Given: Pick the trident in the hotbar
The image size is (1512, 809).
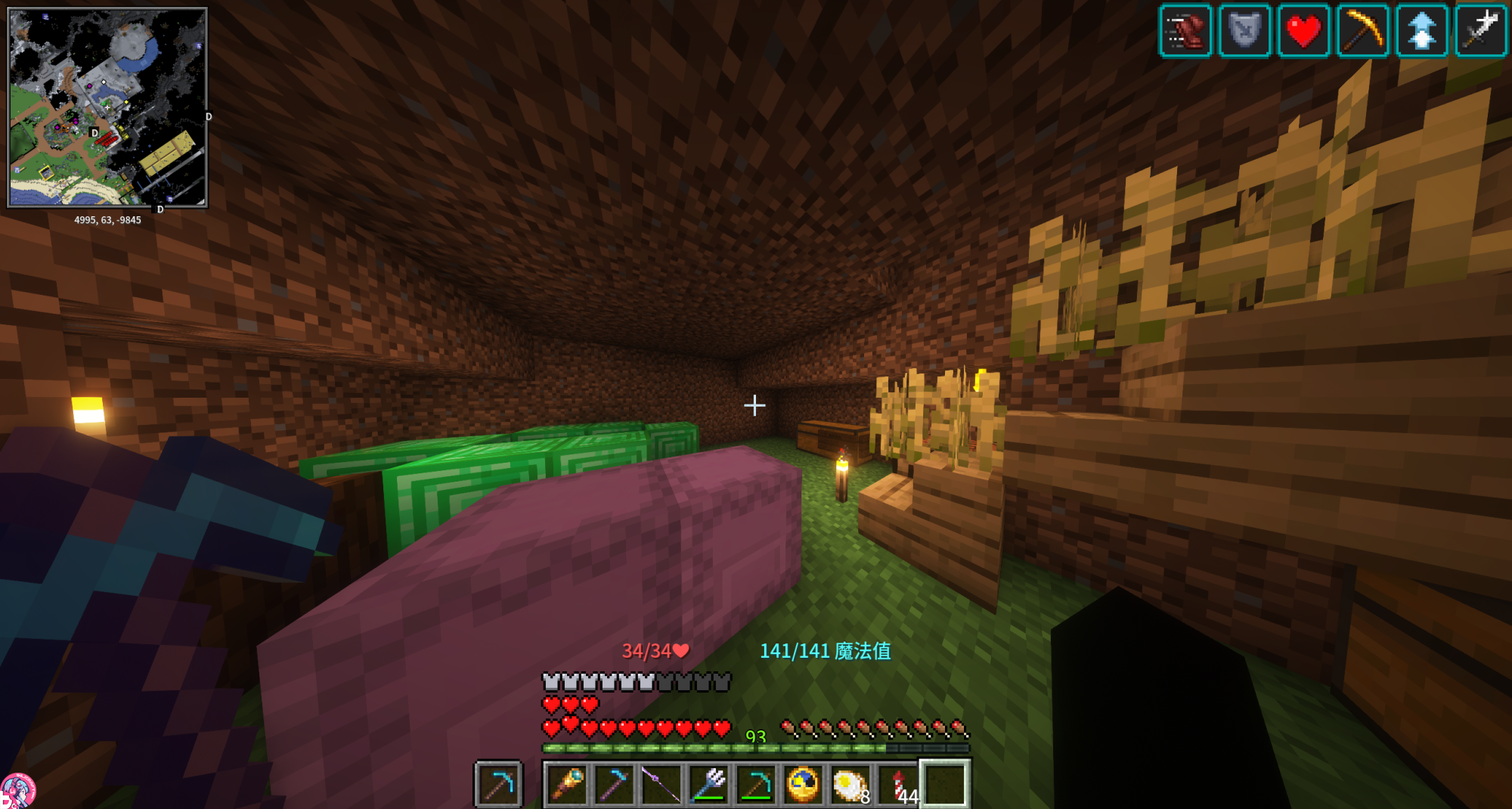Looking at the screenshot, I should click(708, 784).
